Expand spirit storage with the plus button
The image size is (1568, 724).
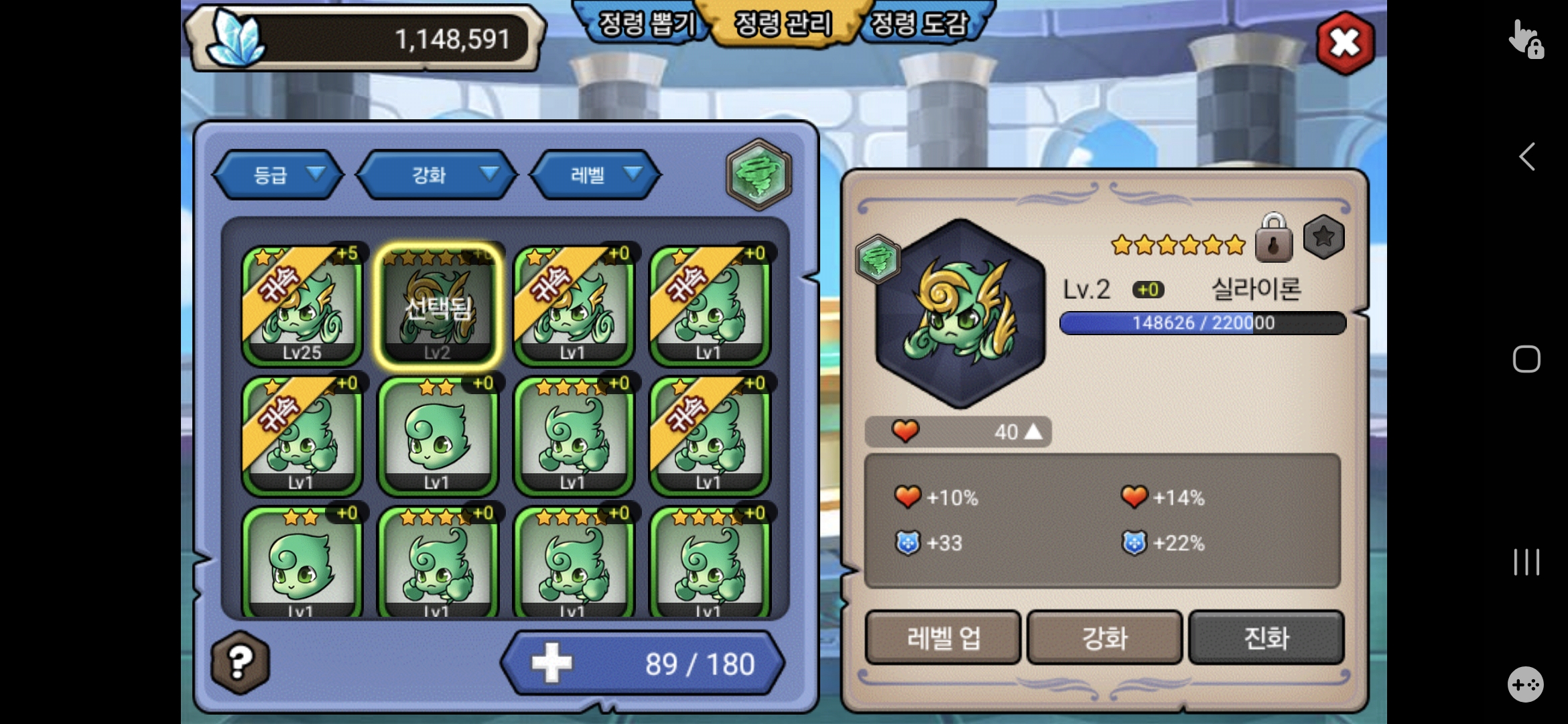tap(552, 663)
